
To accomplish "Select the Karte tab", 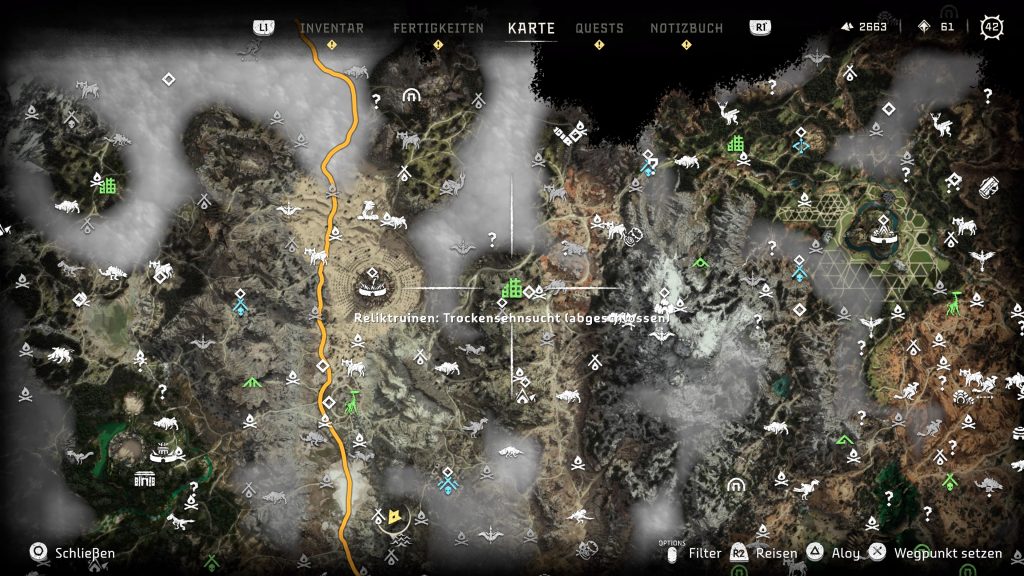I will 531,28.
